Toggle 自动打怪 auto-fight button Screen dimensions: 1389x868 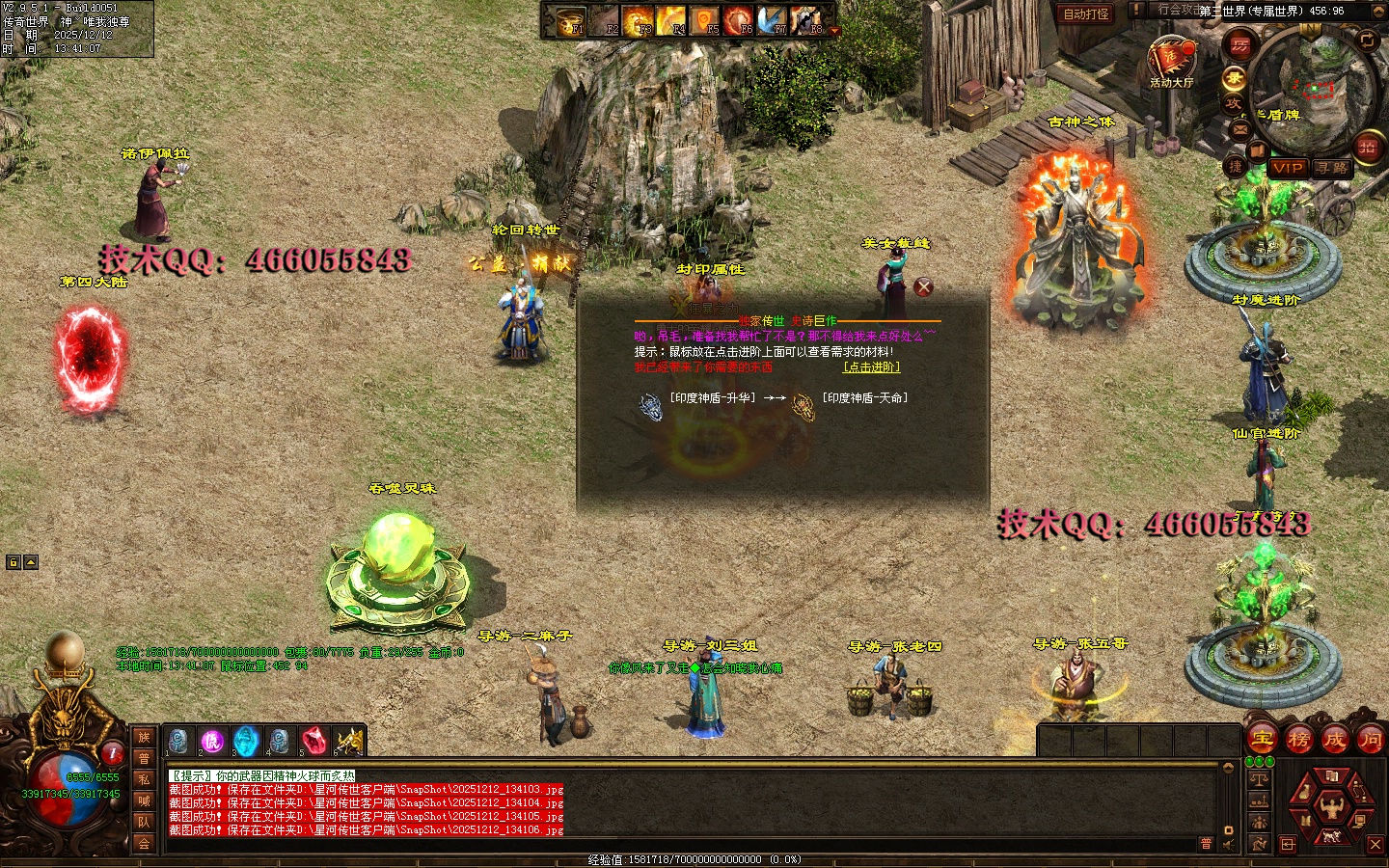click(1086, 14)
